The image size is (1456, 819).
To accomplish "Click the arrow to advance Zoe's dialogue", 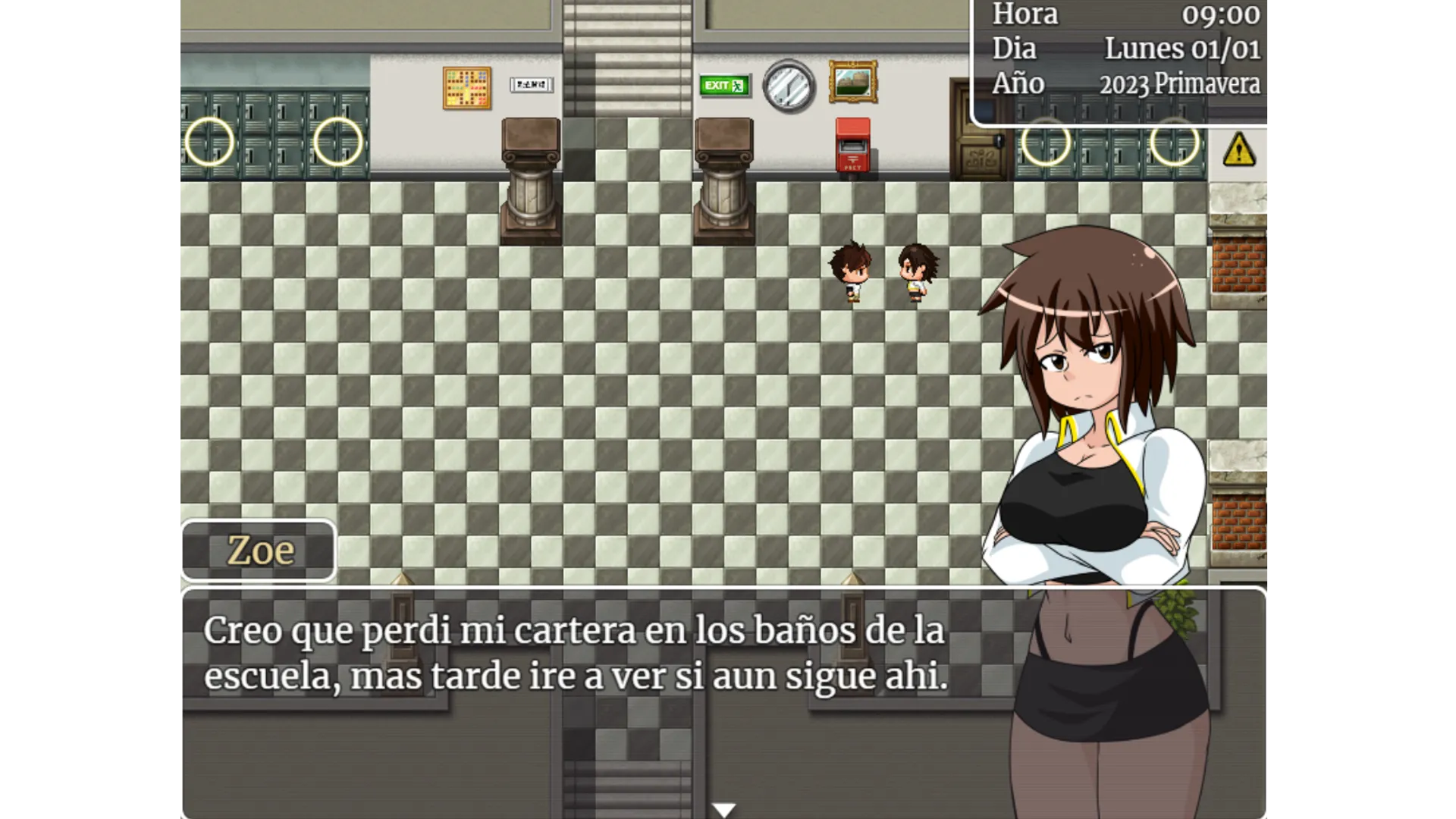I will (724, 808).
